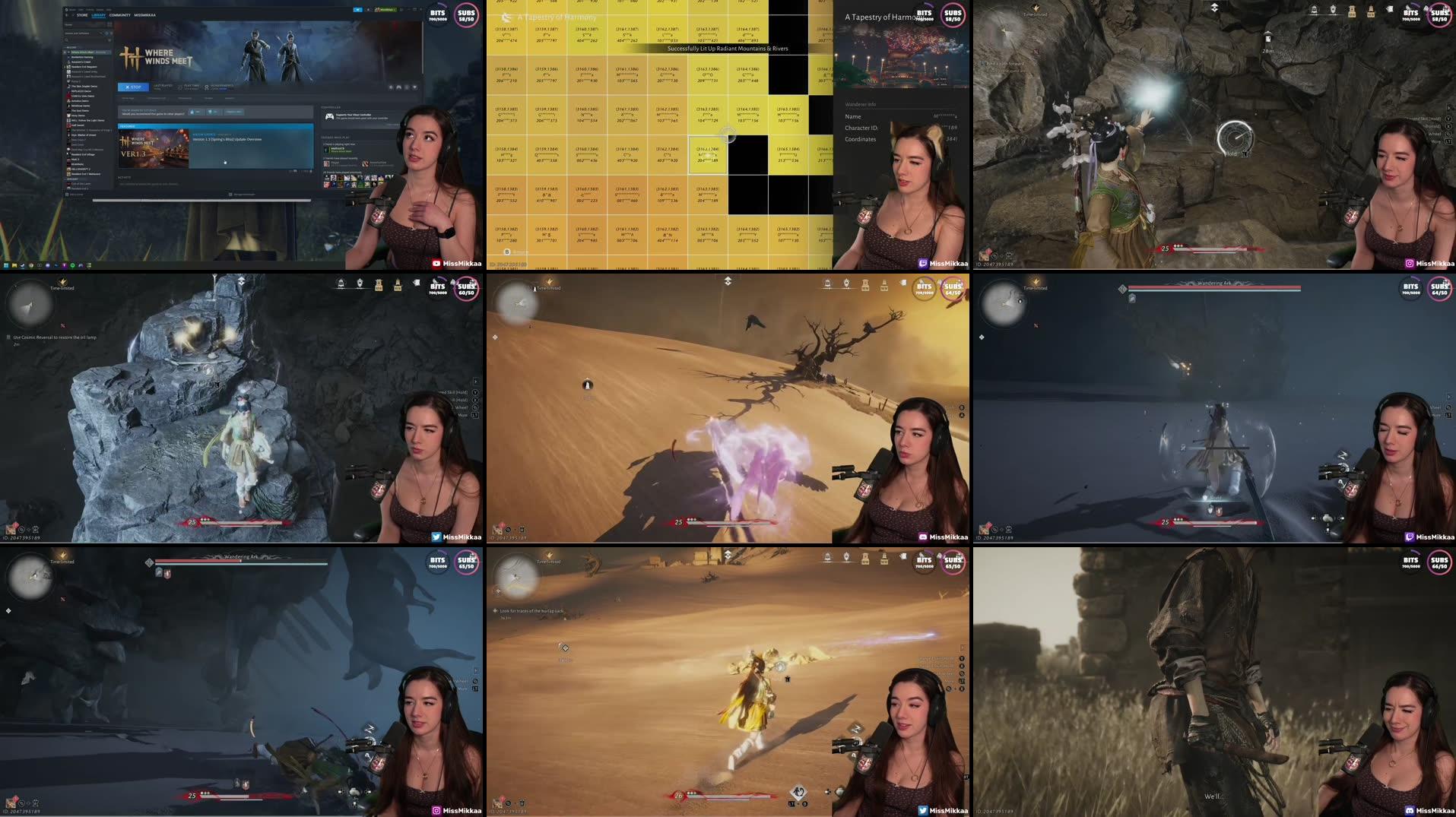Toggle the thumbs down recommendation icon

[x=211, y=112]
